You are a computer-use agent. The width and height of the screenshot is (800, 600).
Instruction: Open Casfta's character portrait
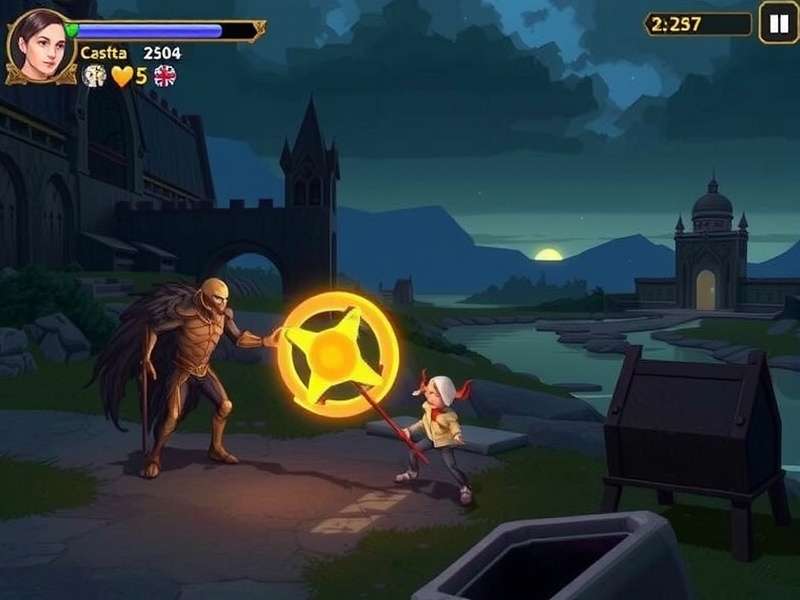coord(39,46)
